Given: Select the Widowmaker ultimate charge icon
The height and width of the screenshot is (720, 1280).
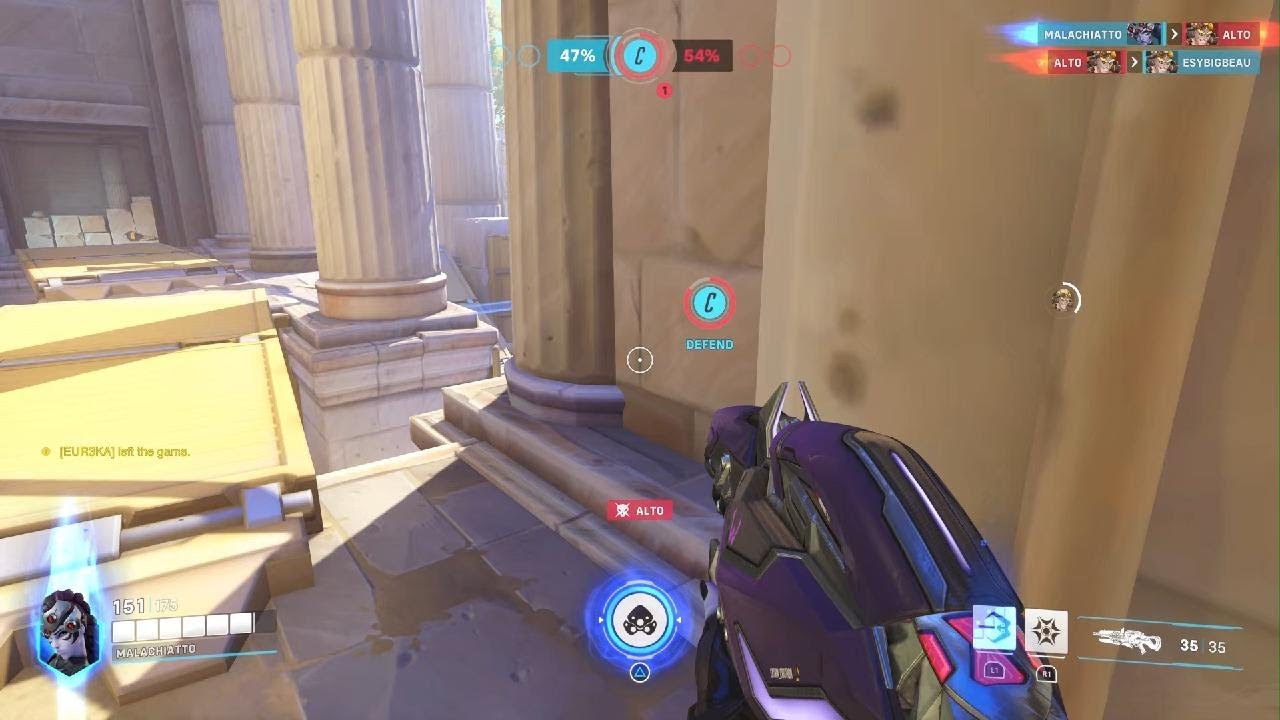Looking at the screenshot, I should tap(640, 620).
